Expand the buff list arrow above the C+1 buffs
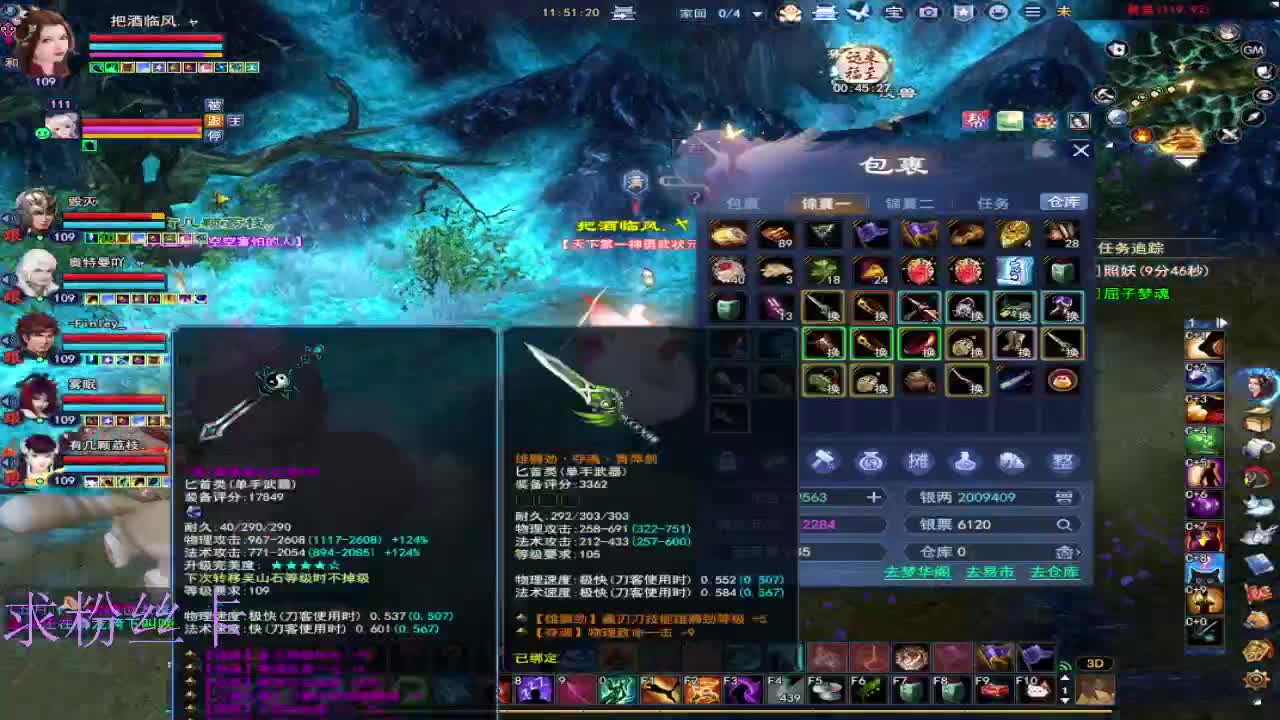The height and width of the screenshot is (720, 1280). coord(1222,322)
